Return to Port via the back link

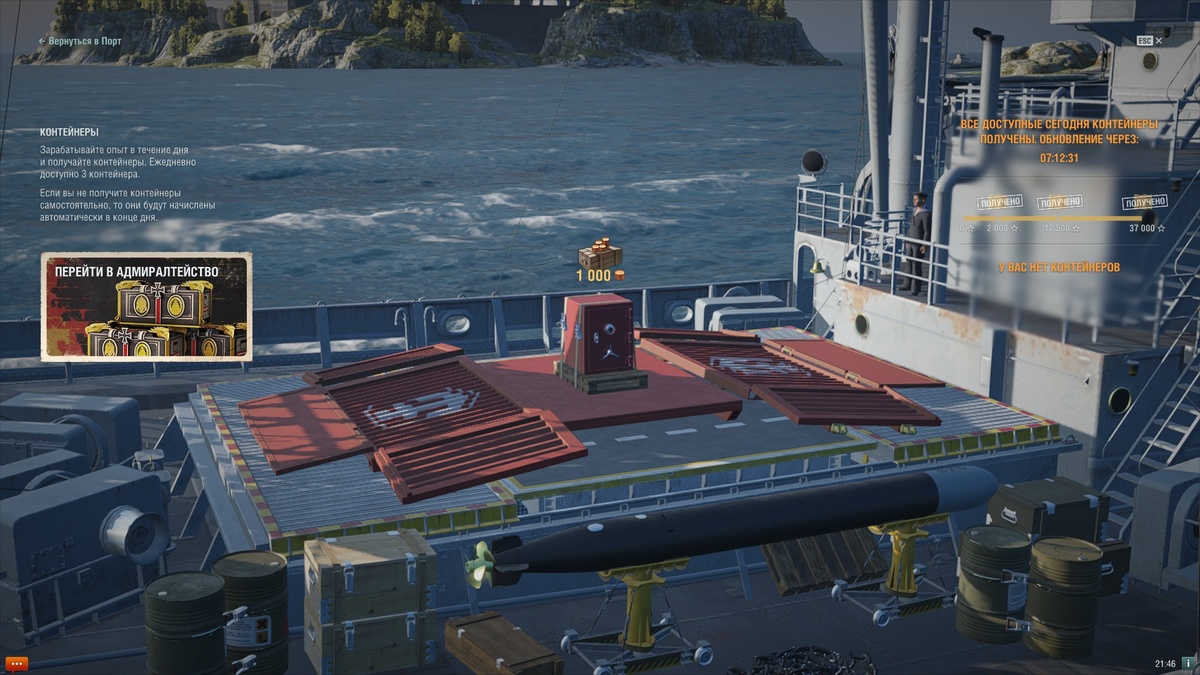[80, 41]
